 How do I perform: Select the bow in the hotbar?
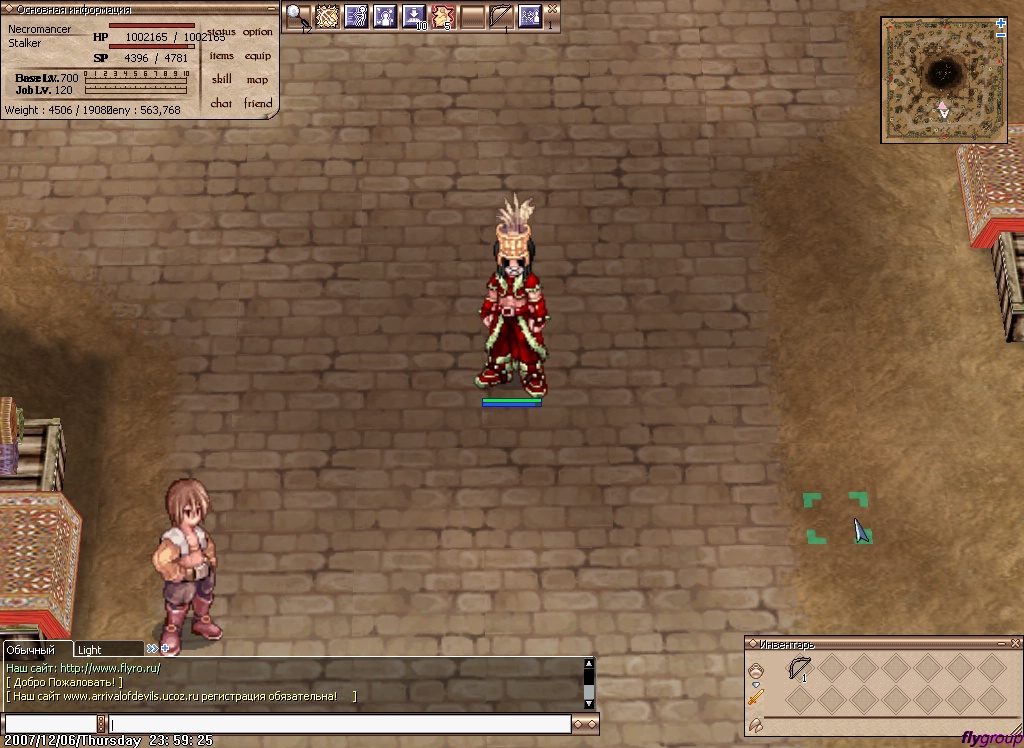pos(501,16)
